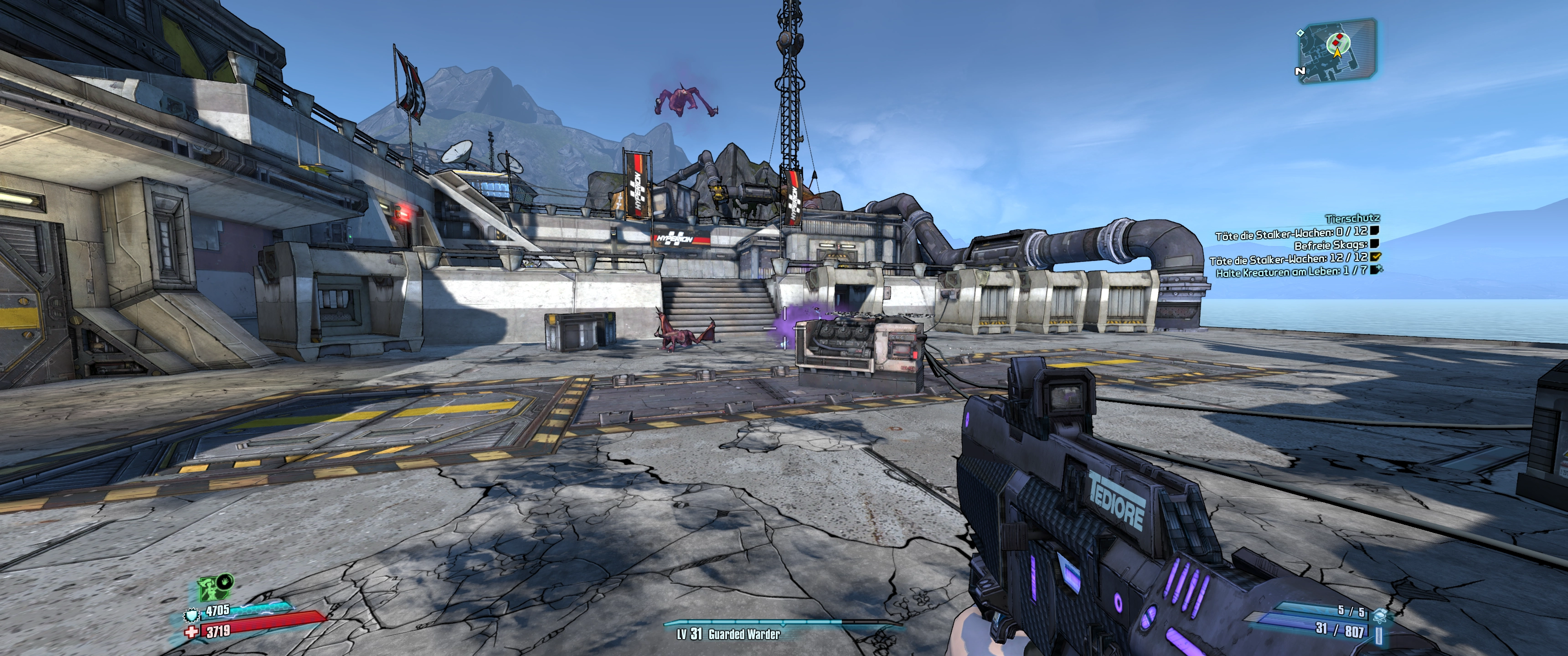Click the unfinished Stalker-Wachen 0/12 objective
The width and height of the screenshot is (1568, 656).
(x=1292, y=232)
